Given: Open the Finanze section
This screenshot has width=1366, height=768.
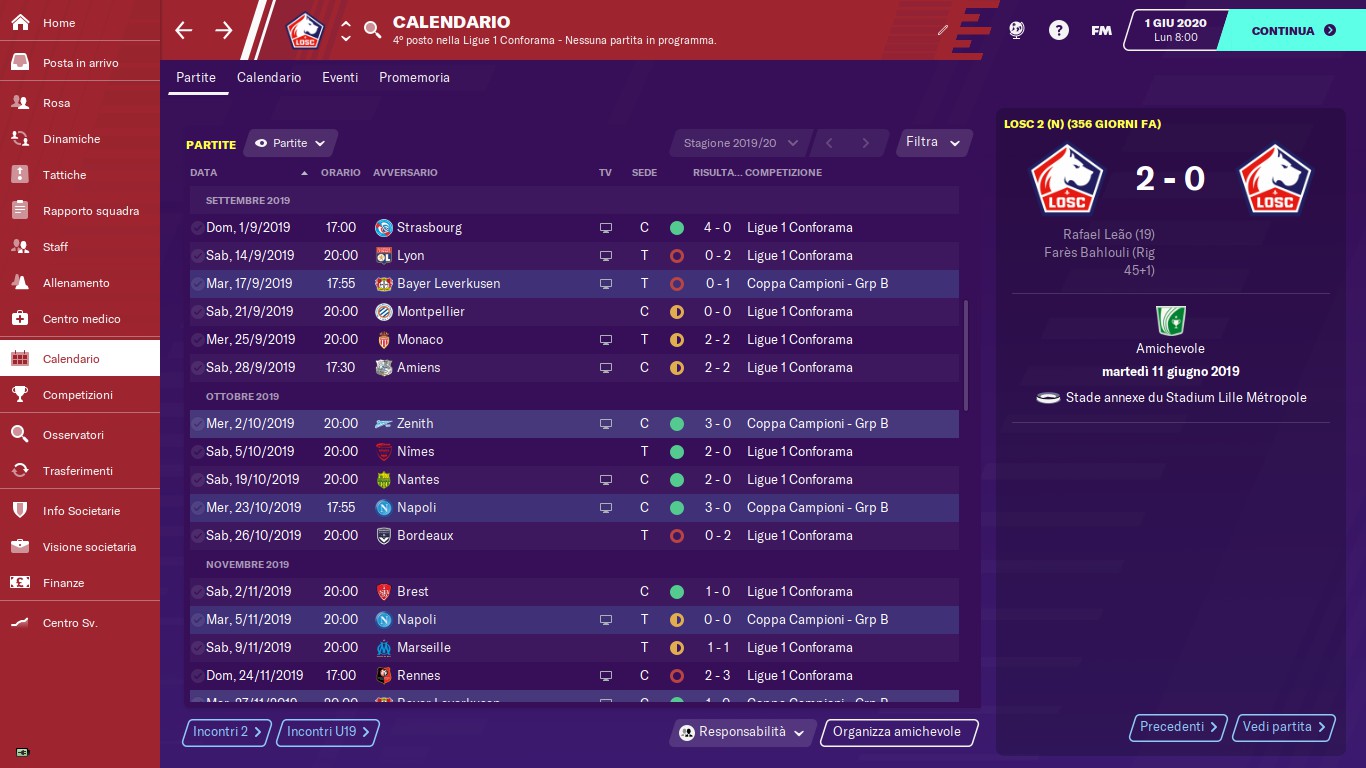Looking at the screenshot, I should click(63, 583).
